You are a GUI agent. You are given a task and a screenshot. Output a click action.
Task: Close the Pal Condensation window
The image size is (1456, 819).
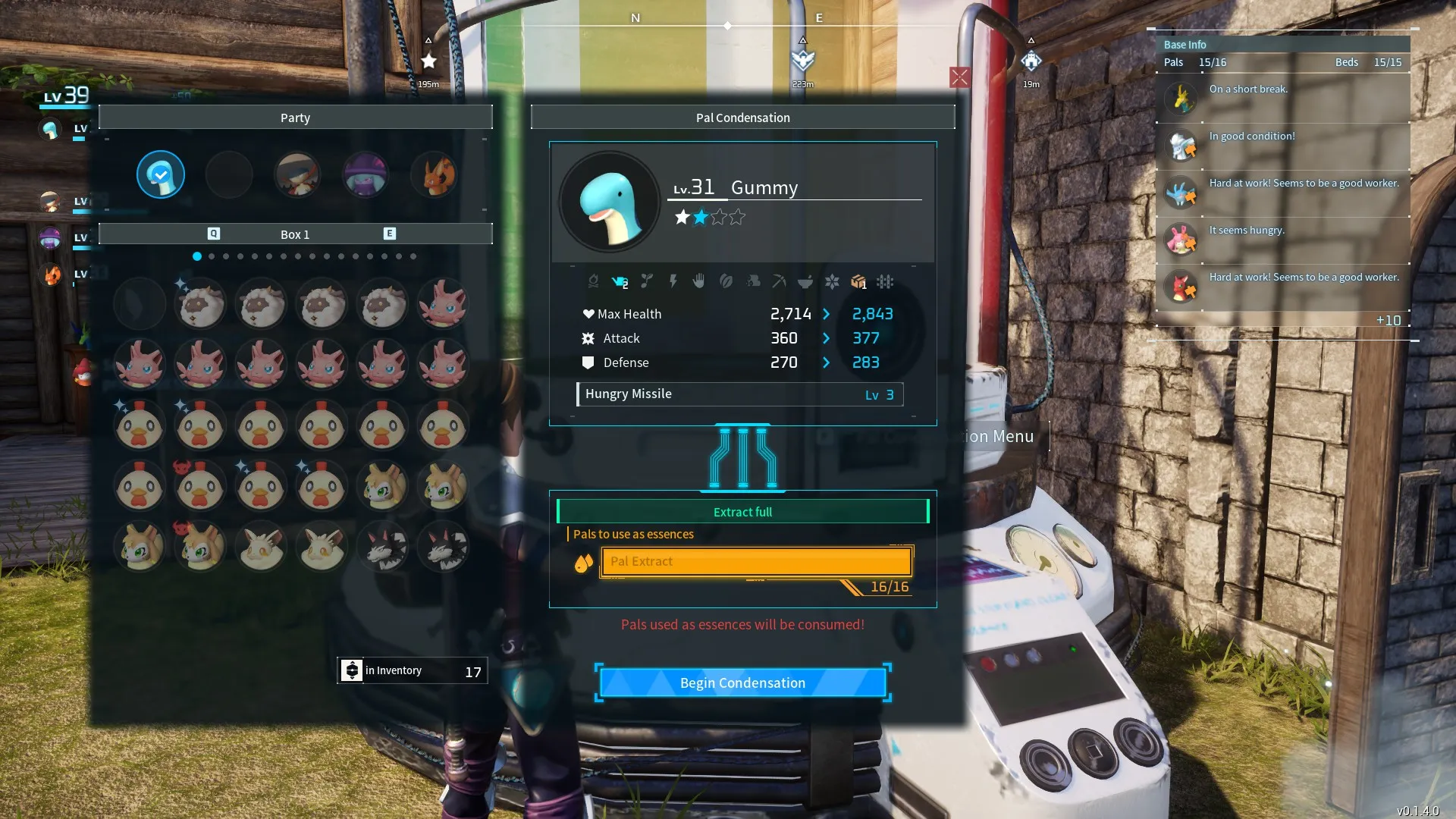pyautogui.click(x=959, y=77)
